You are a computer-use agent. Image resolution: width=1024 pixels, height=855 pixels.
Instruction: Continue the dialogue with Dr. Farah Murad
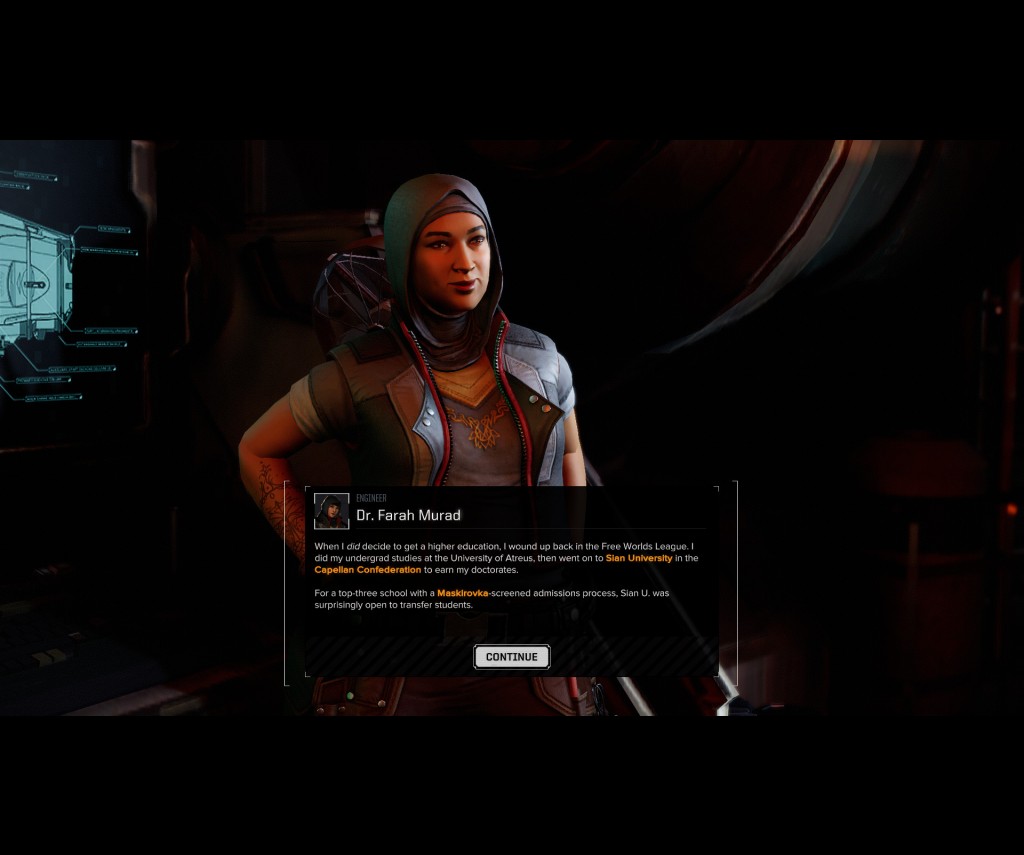512,657
